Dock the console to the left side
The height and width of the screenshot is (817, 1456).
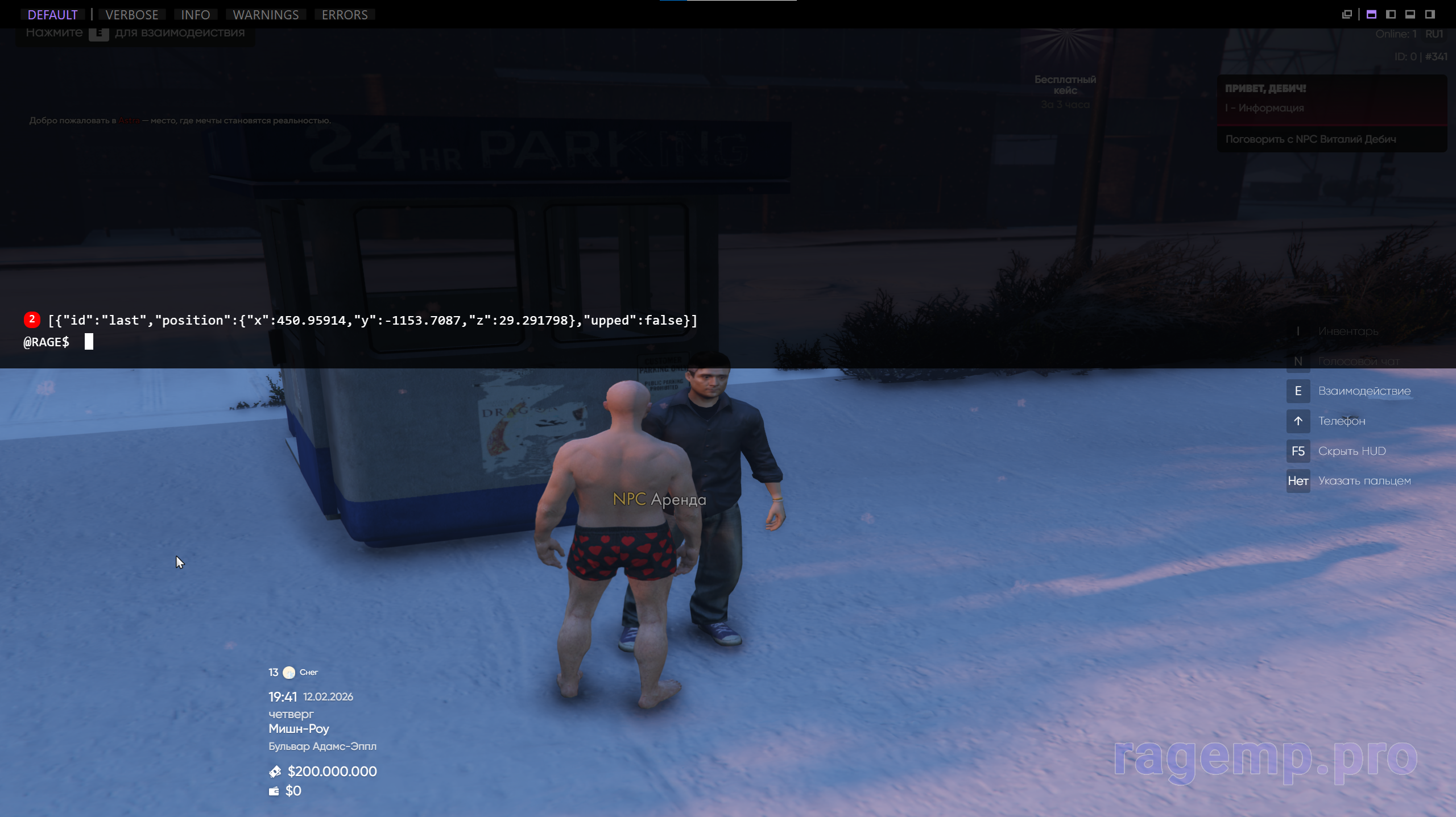point(1391,15)
